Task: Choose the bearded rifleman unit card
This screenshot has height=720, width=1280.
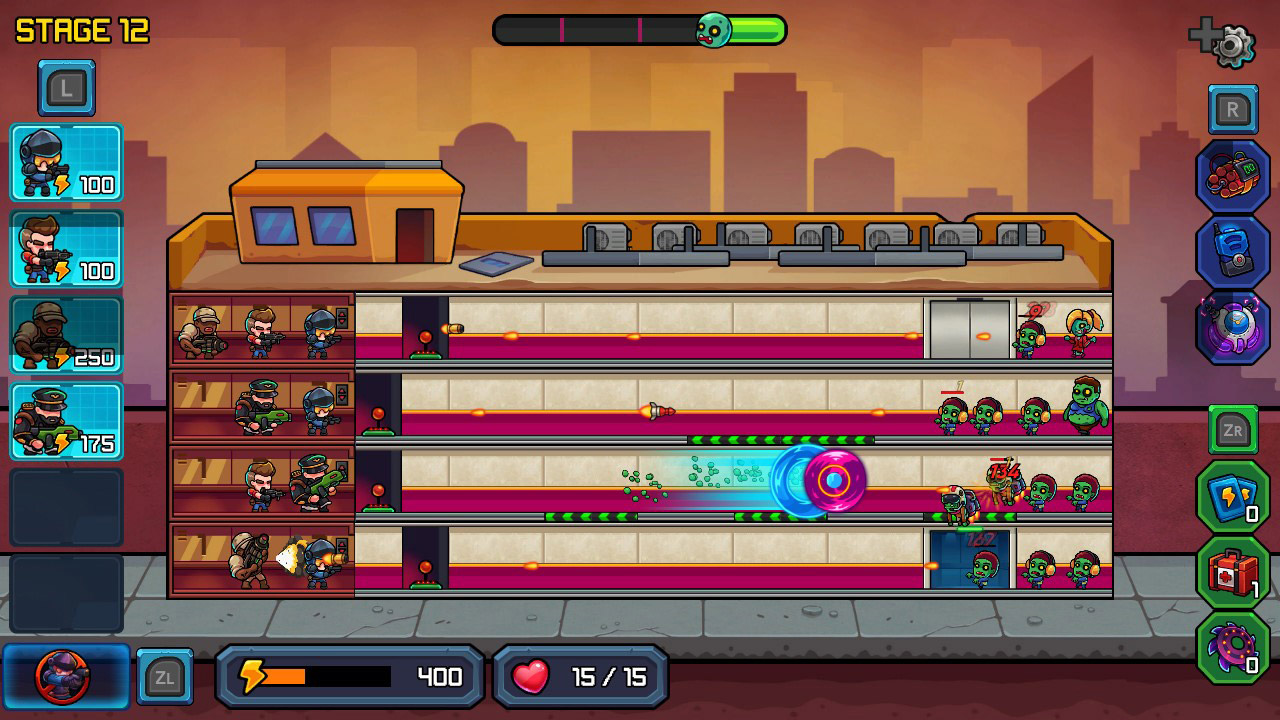Action: tap(66, 249)
